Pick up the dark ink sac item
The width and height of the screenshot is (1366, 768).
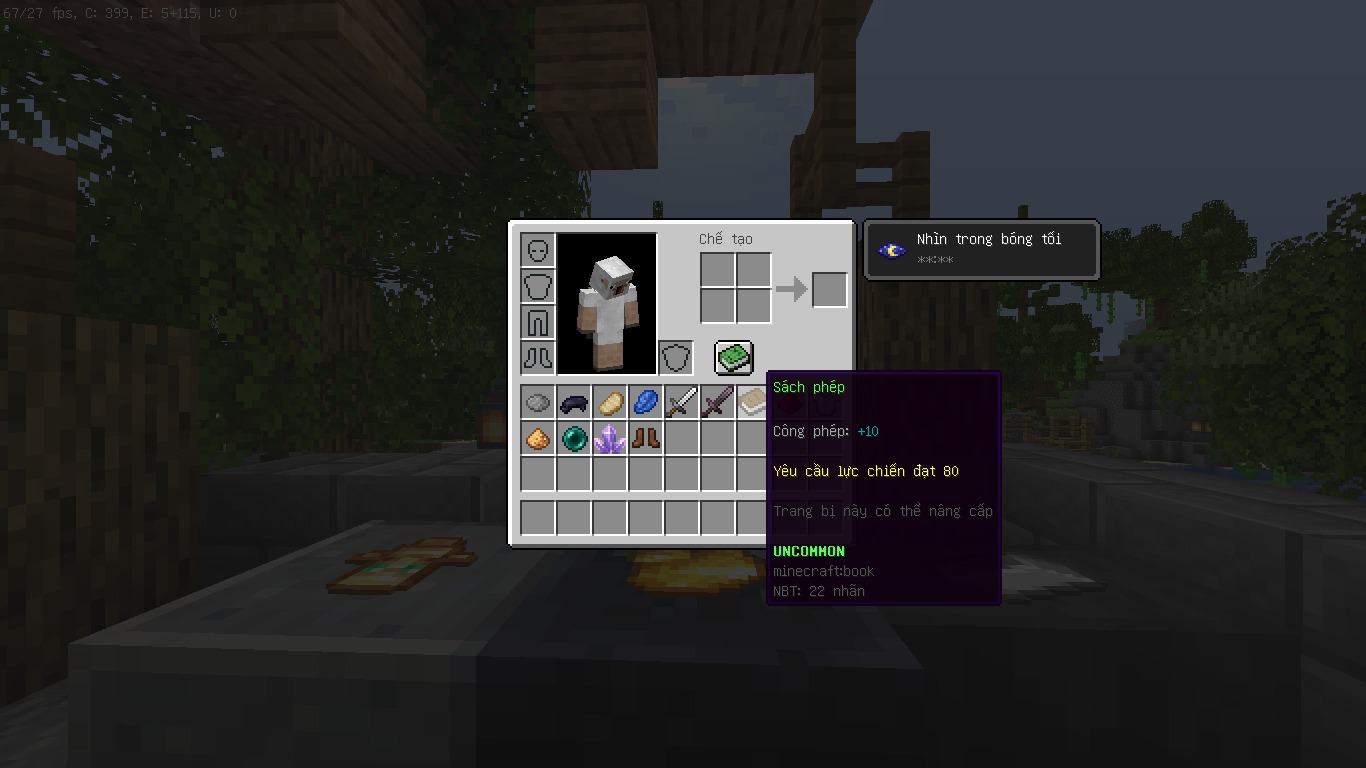coord(574,403)
